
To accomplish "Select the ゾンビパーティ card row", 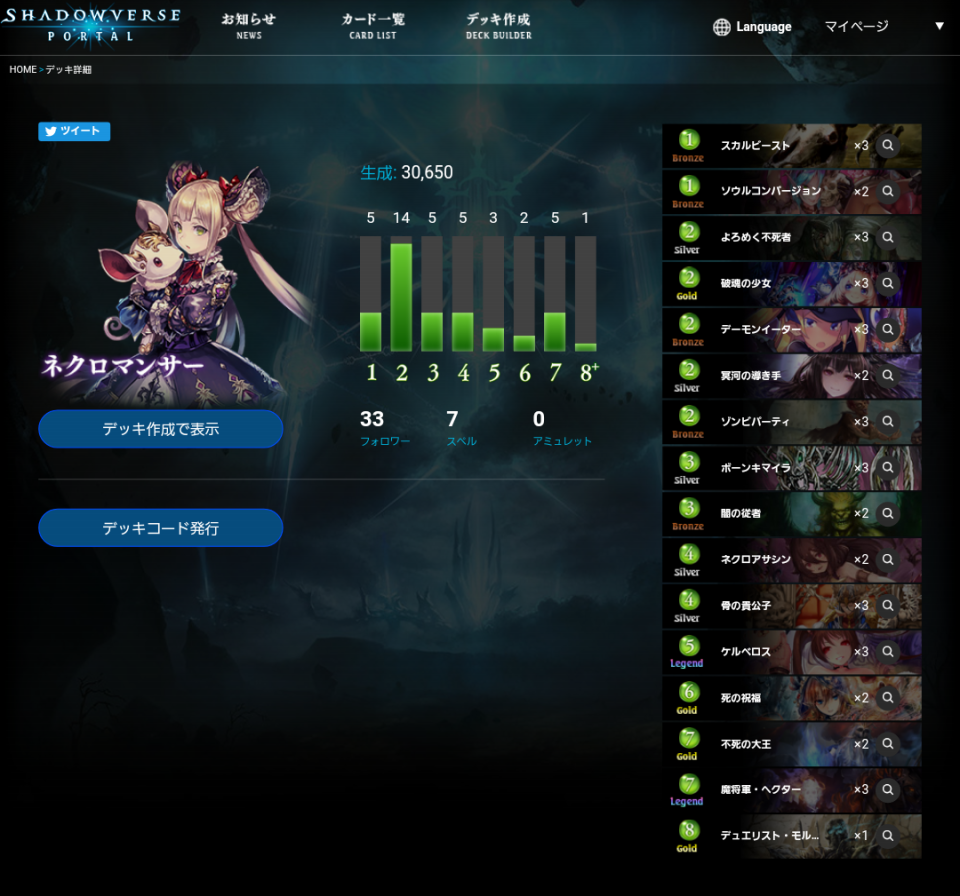I will (770, 422).
